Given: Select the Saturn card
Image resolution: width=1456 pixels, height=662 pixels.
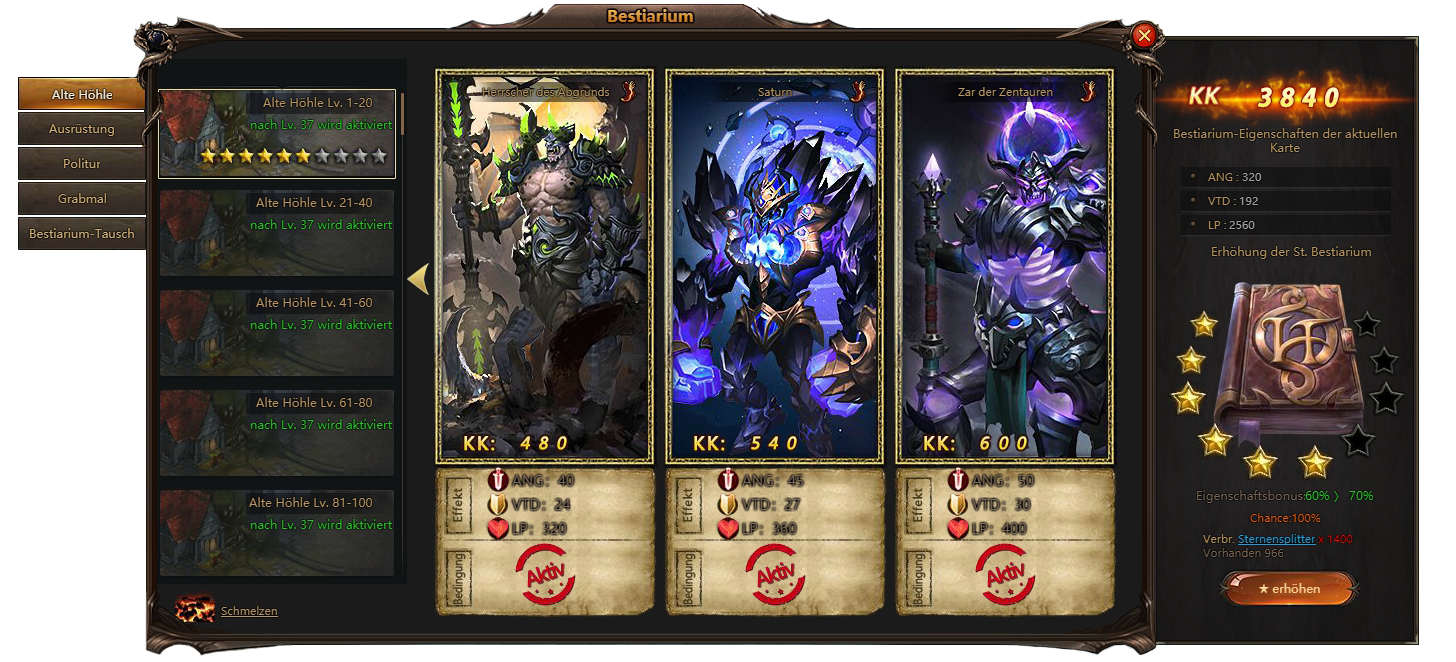Looking at the screenshot, I should click(x=775, y=266).
